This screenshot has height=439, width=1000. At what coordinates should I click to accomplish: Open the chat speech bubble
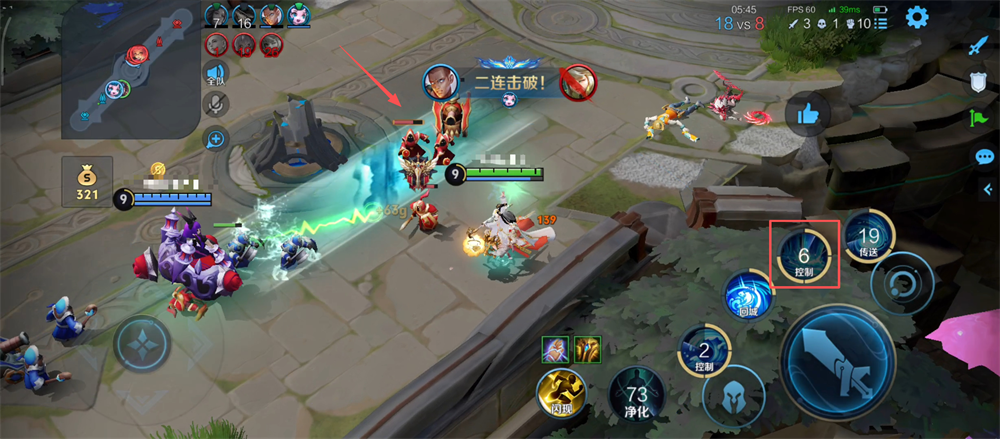tap(984, 157)
